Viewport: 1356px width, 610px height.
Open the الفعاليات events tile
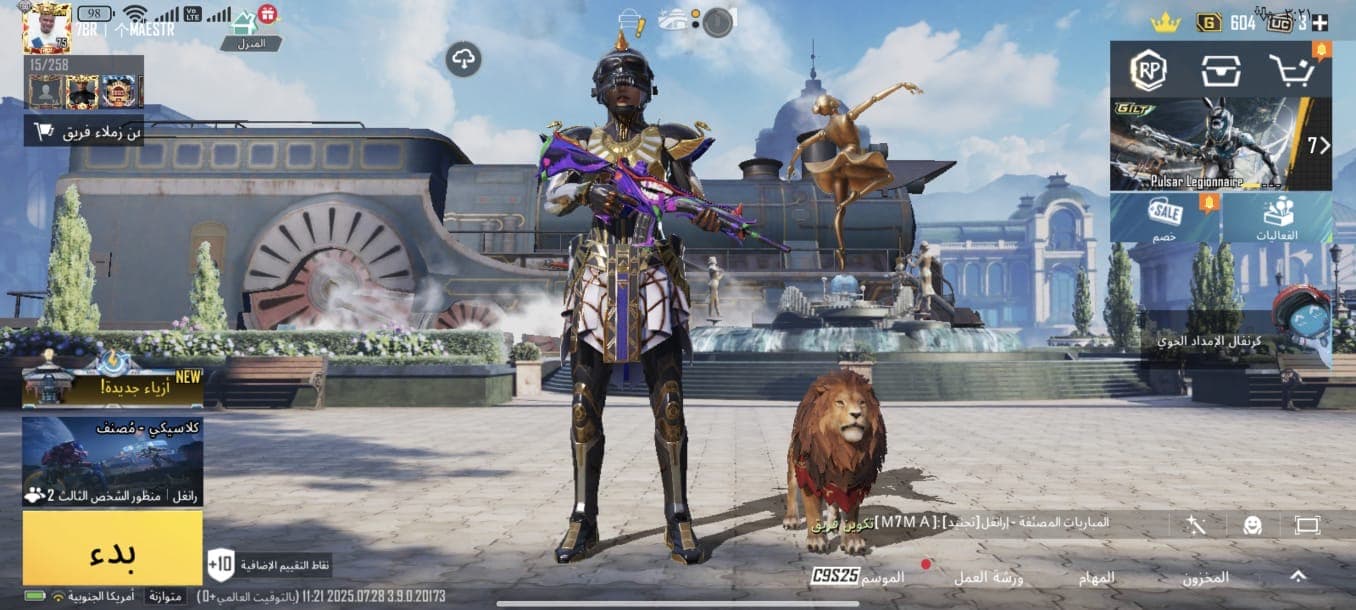[1277, 218]
